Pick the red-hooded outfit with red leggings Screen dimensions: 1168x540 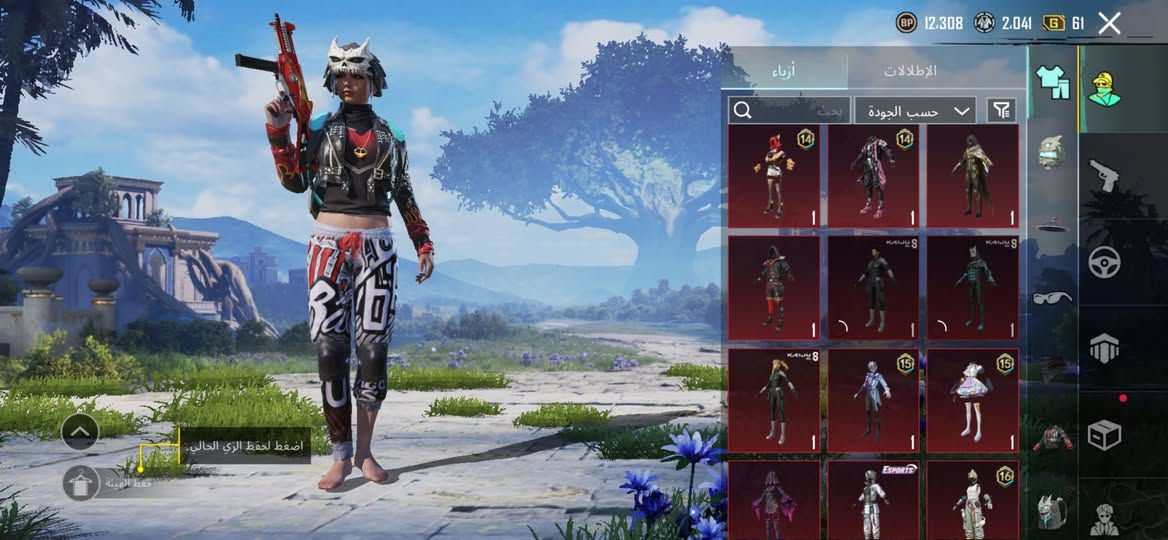(774, 286)
